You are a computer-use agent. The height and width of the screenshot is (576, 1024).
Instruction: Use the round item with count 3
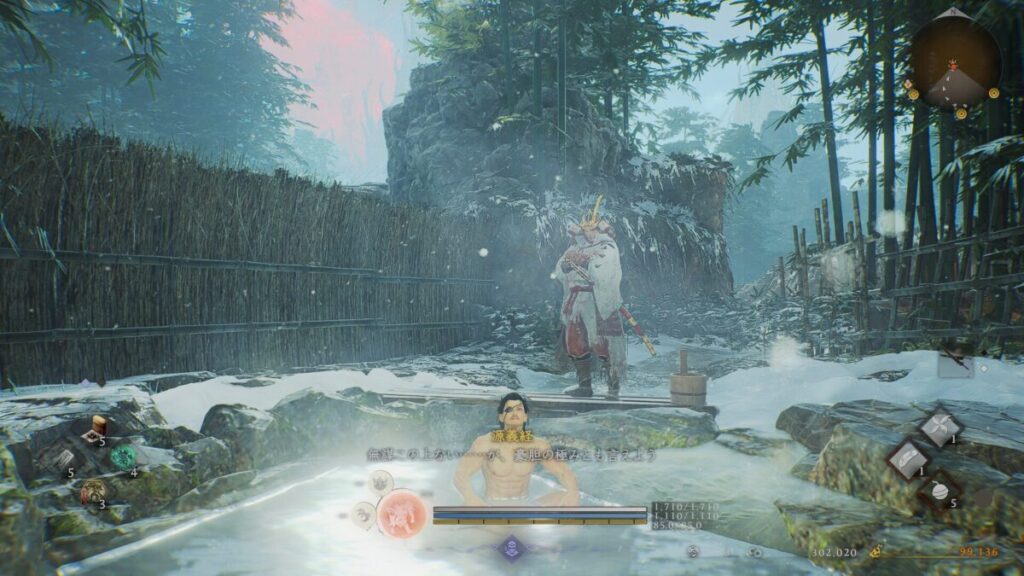(x=95, y=491)
